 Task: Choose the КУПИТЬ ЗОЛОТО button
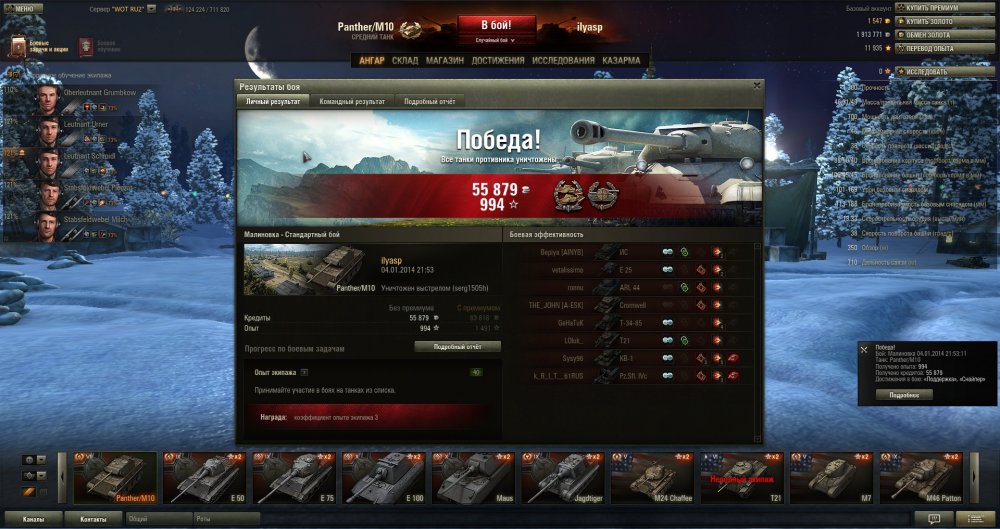click(931, 20)
